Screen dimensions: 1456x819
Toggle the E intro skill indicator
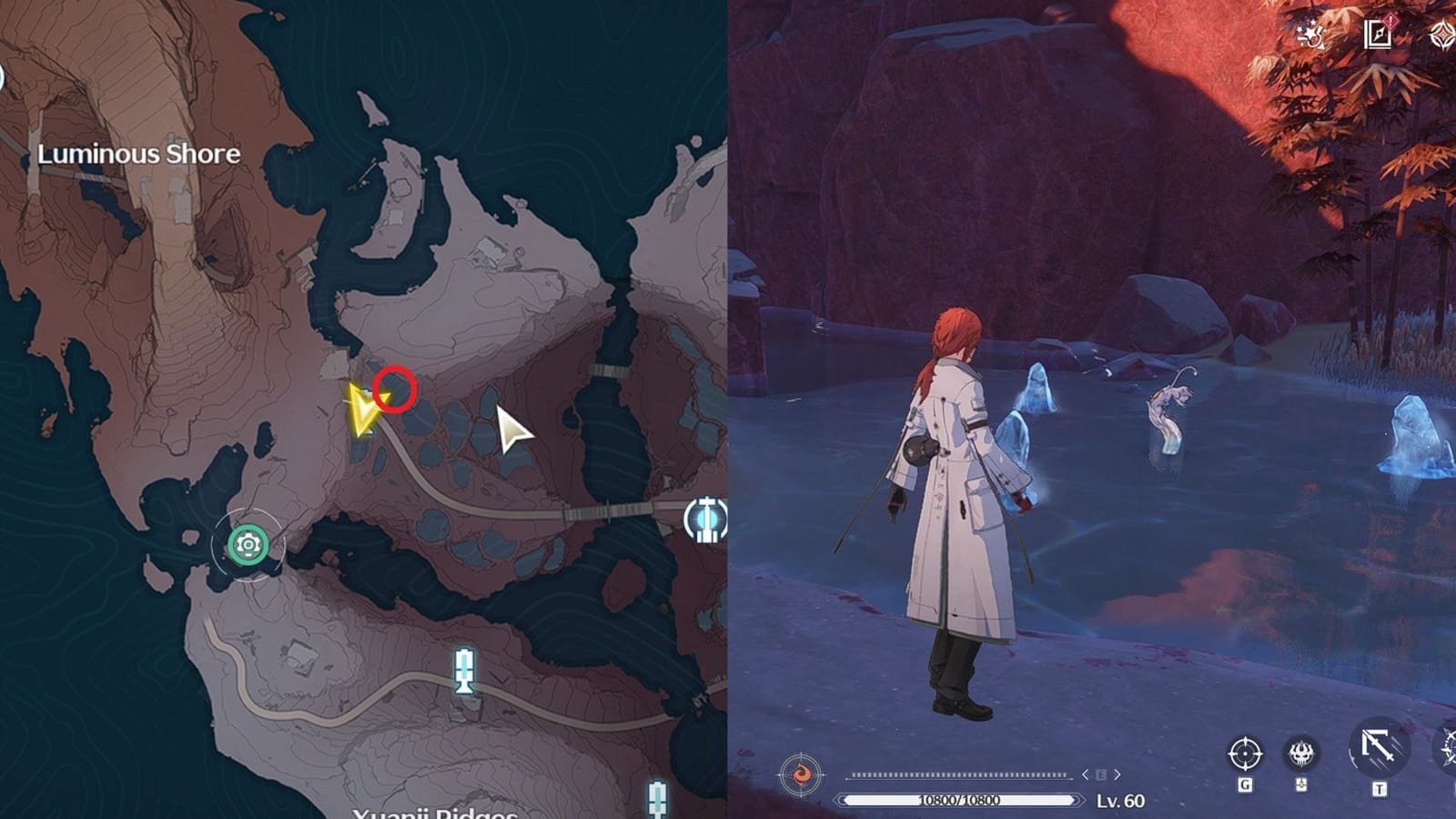(x=1100, y=774)
